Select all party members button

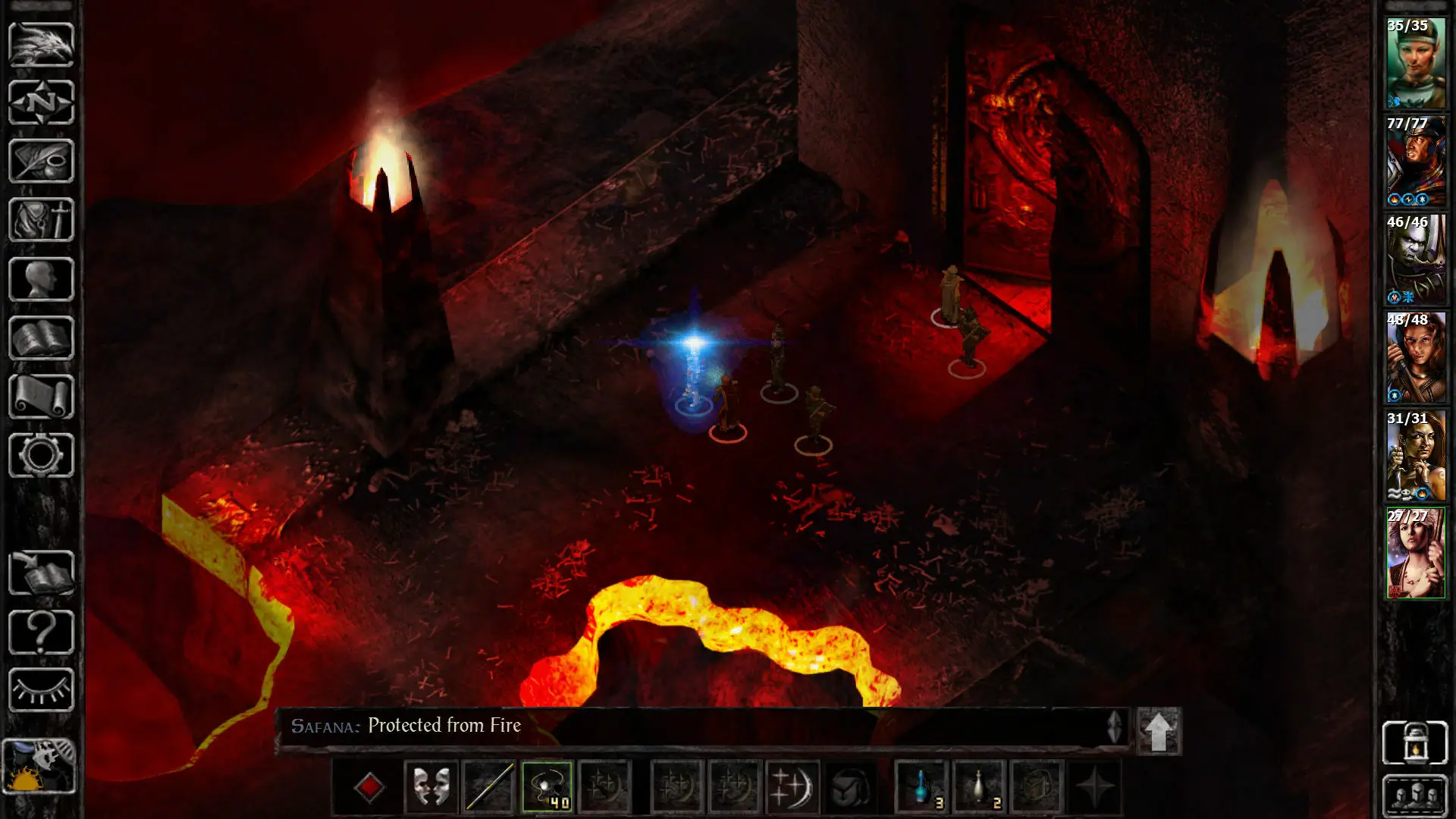coord(1415,795)
